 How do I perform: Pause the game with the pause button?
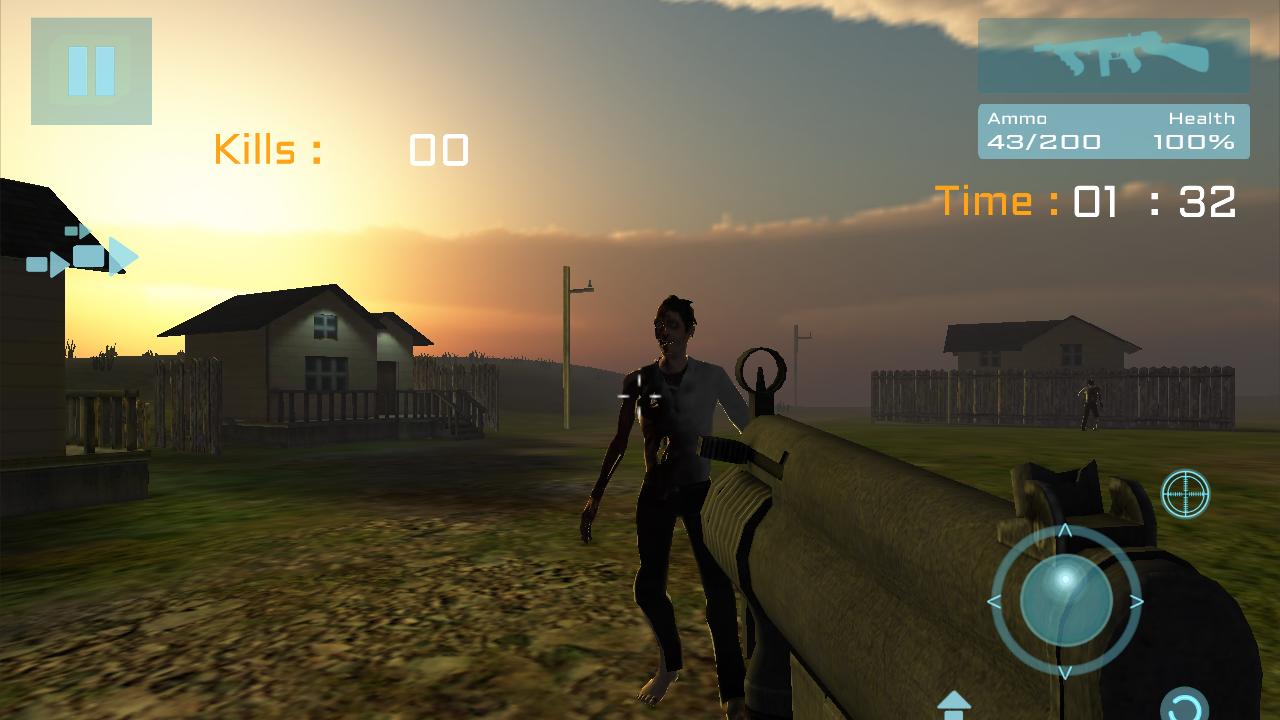click(x=91, y=70)
